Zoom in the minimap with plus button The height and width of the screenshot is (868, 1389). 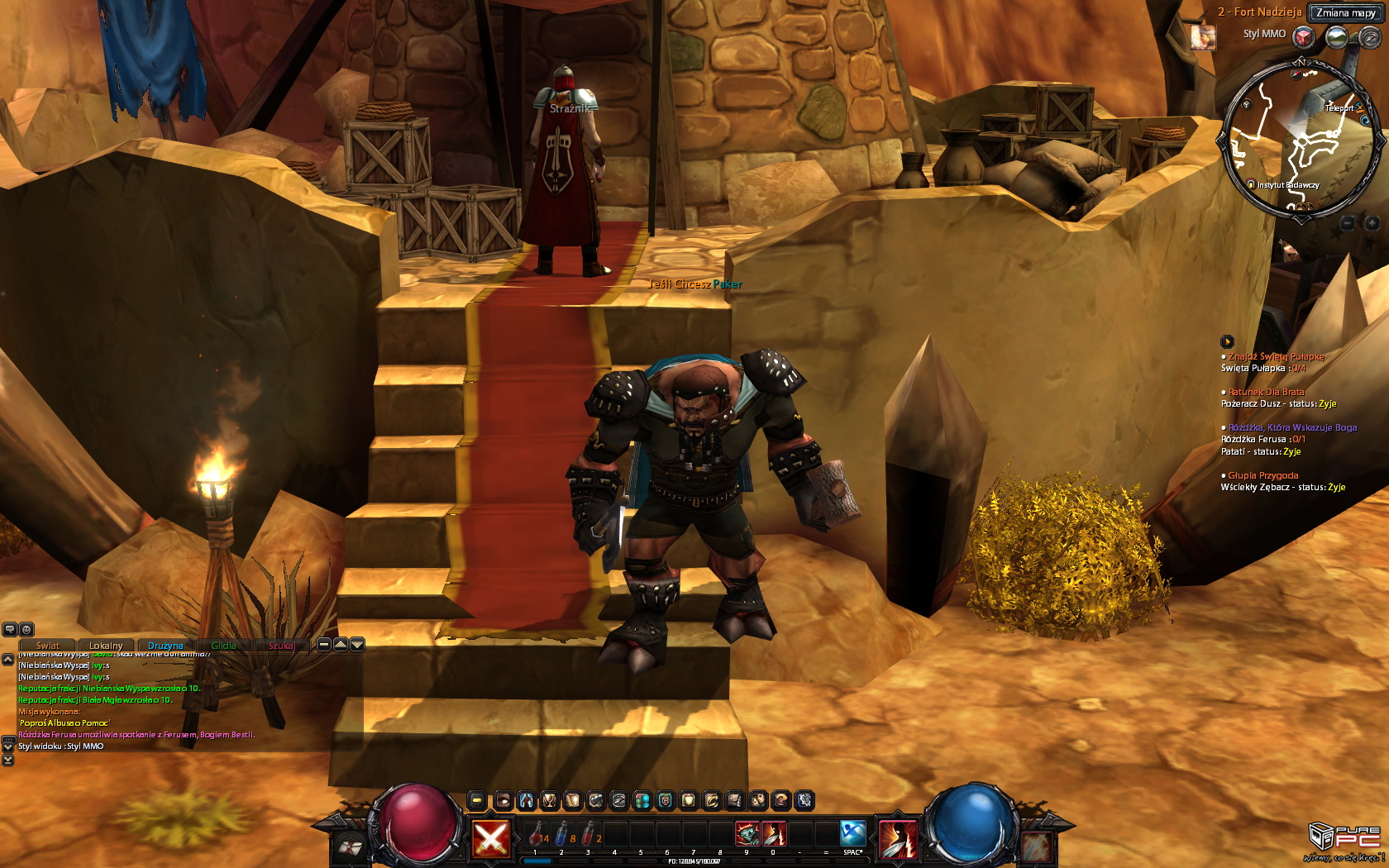(x=1372, y=222)
